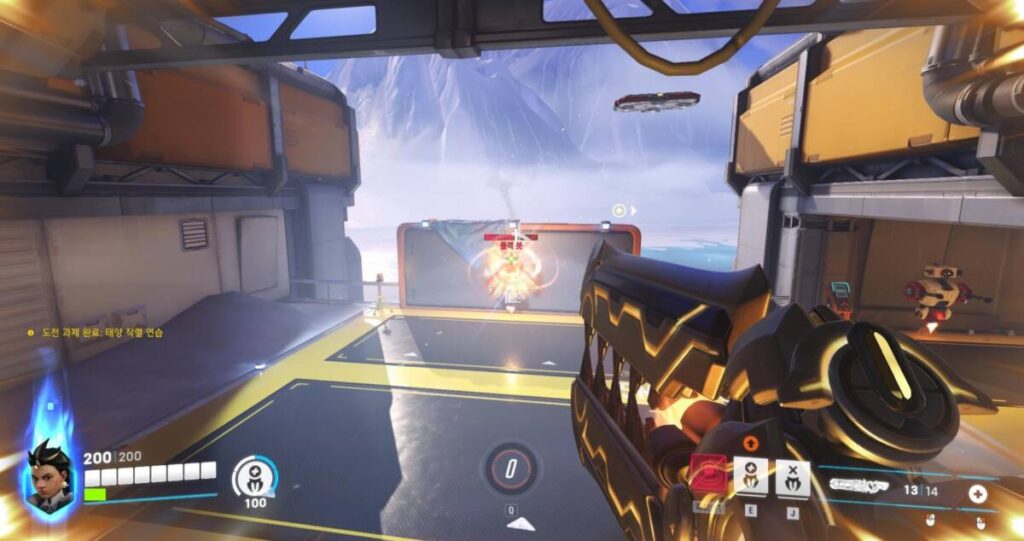The height and width of the screenshot is (541, 1024).
Task: Select the Healing Pylon status gauge showing 100
Action: (254, 477)
